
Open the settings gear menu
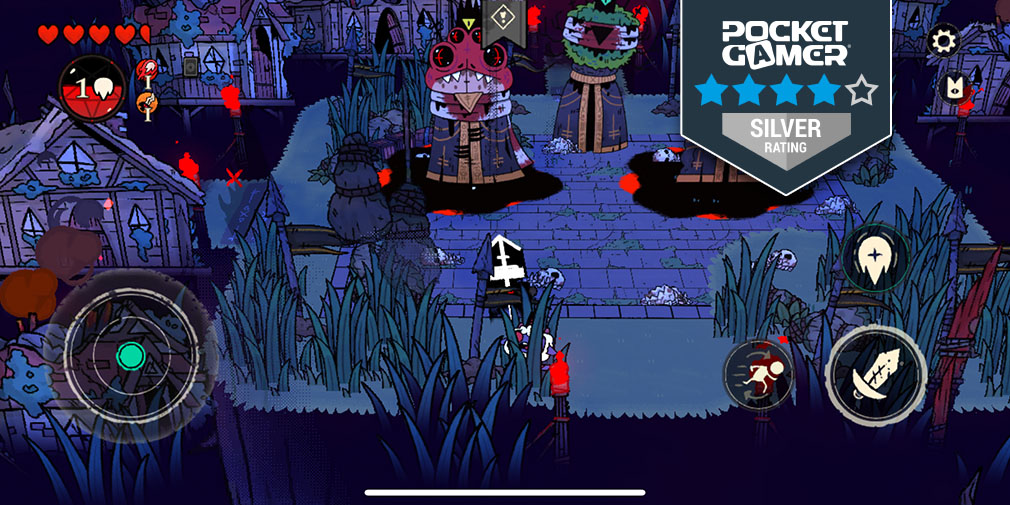point(944,41)
